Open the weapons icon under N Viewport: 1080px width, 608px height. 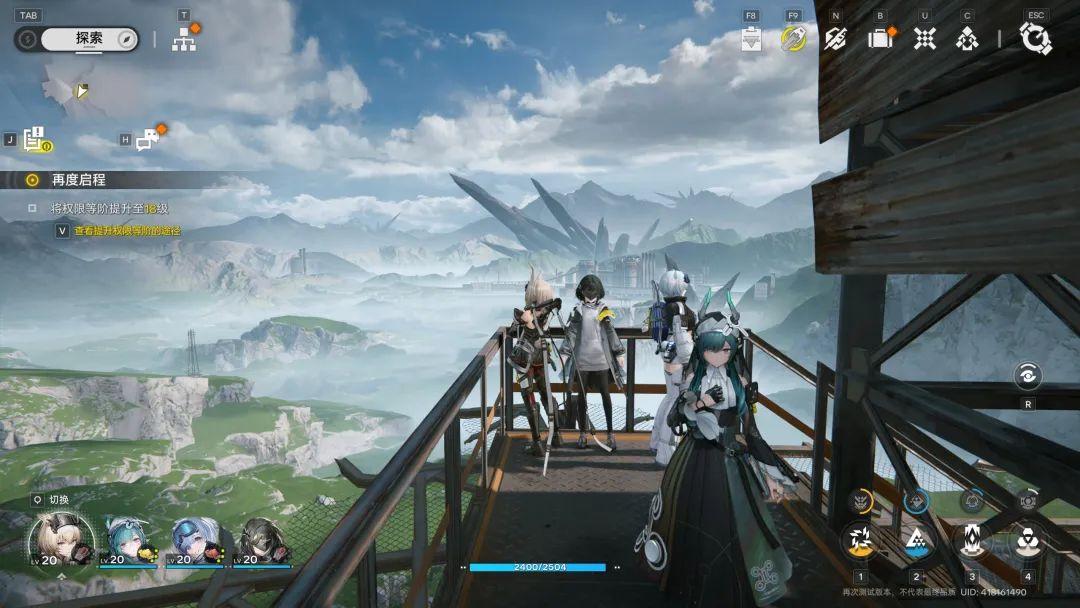tap(835, 39)
